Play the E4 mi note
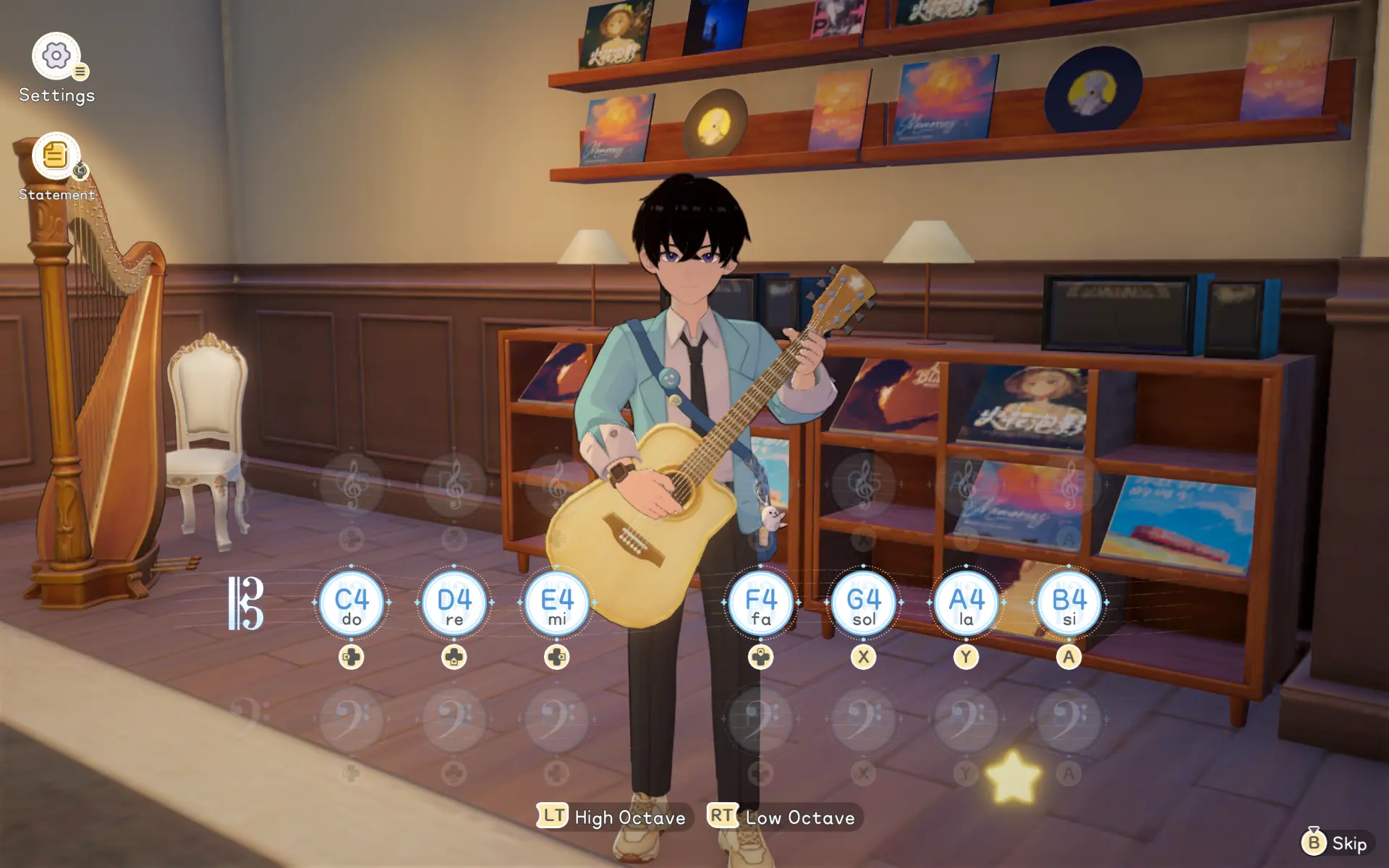Screen dimensions: 1389x868 (557, 603)
